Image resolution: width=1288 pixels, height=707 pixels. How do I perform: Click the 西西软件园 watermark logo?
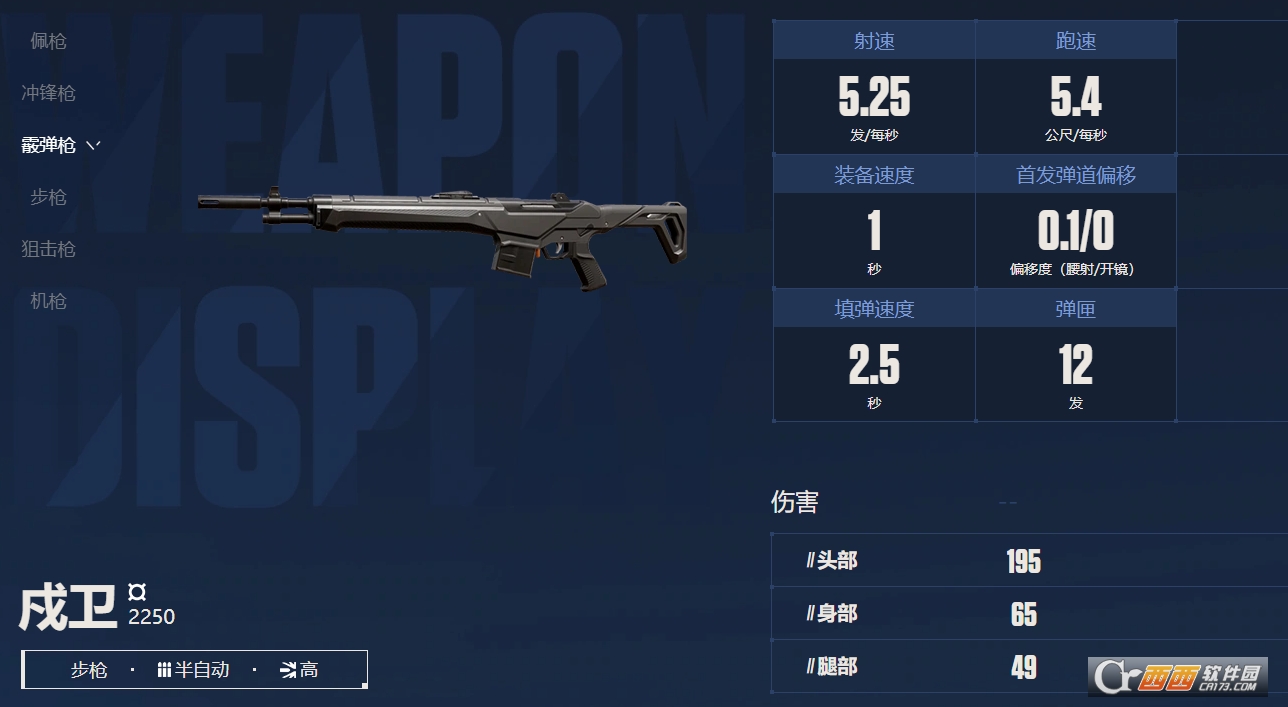click(x=1180, y=677)
